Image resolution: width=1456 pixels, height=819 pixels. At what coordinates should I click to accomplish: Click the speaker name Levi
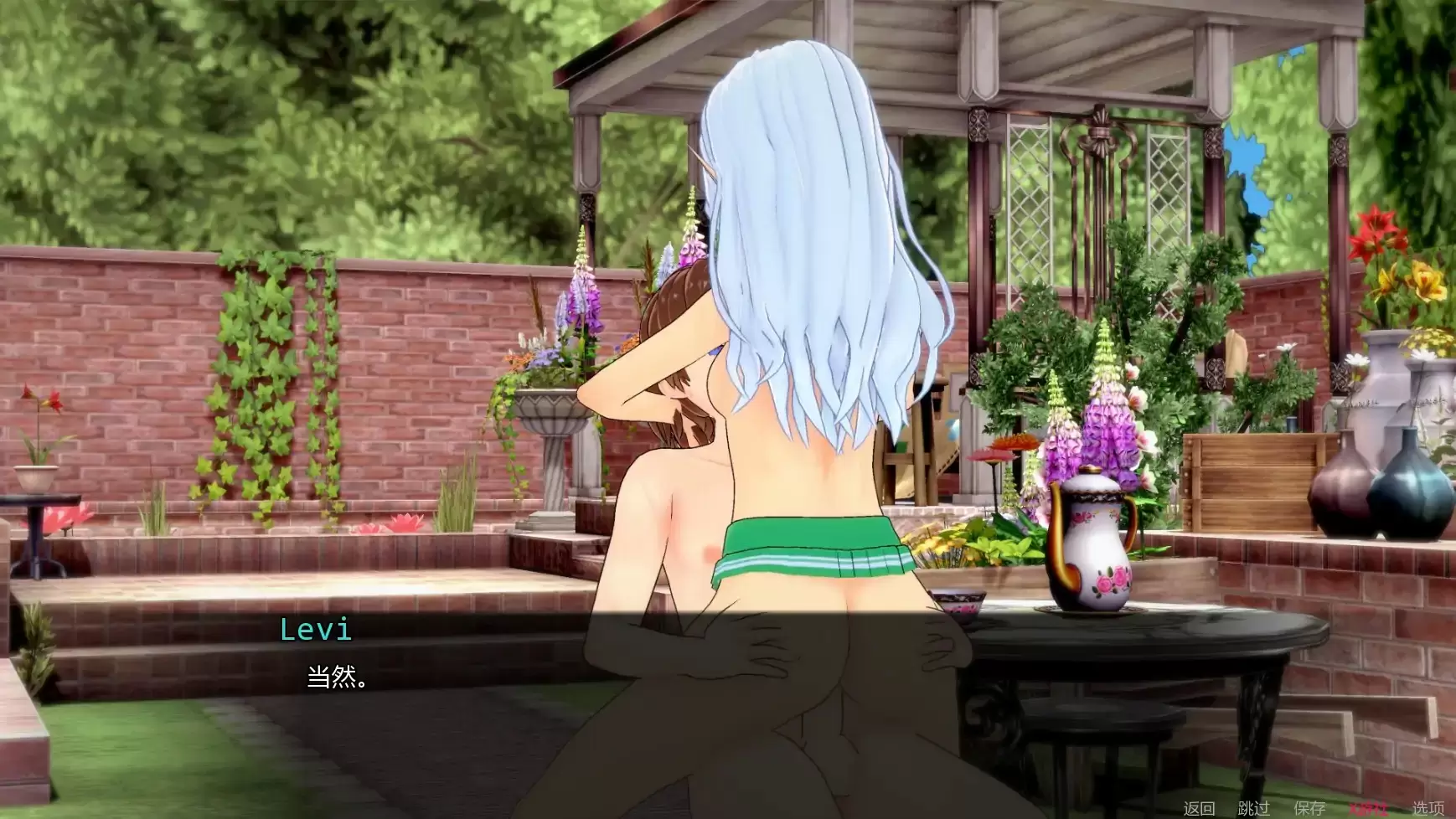click(x=316, y=631)
